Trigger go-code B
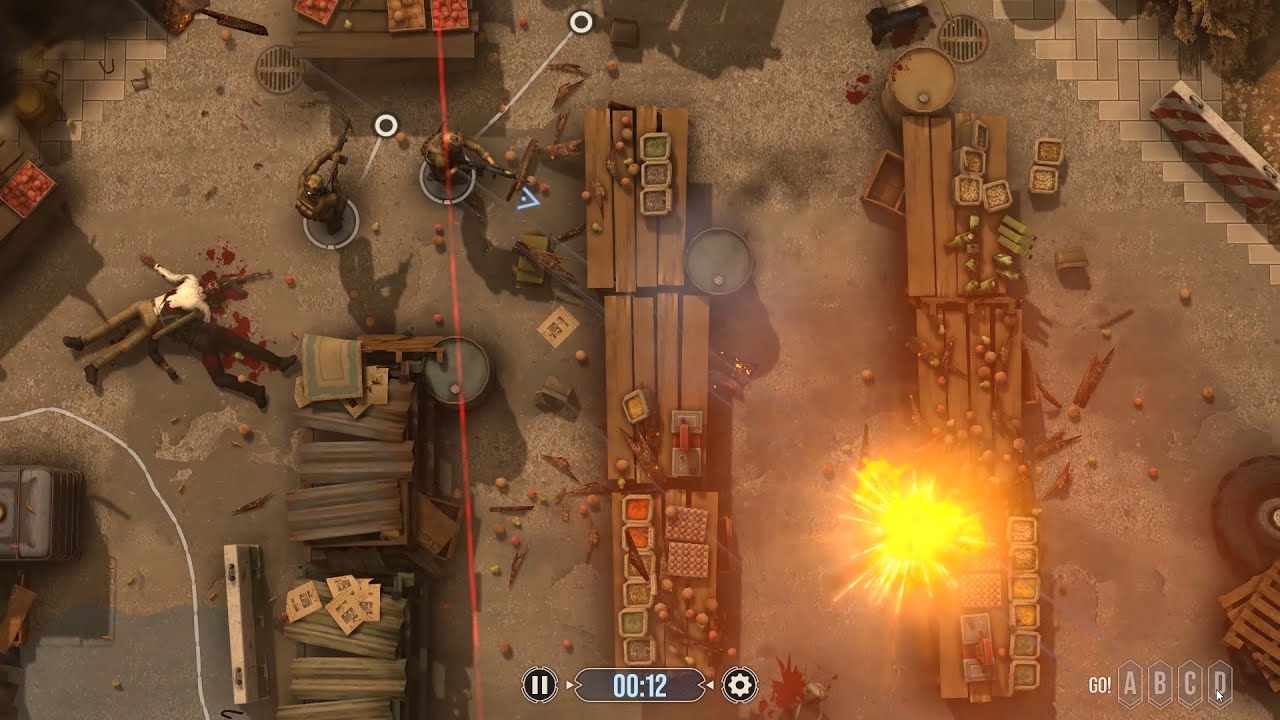The width and height of the screenshot is (1280, 720). coord(1160,685)
